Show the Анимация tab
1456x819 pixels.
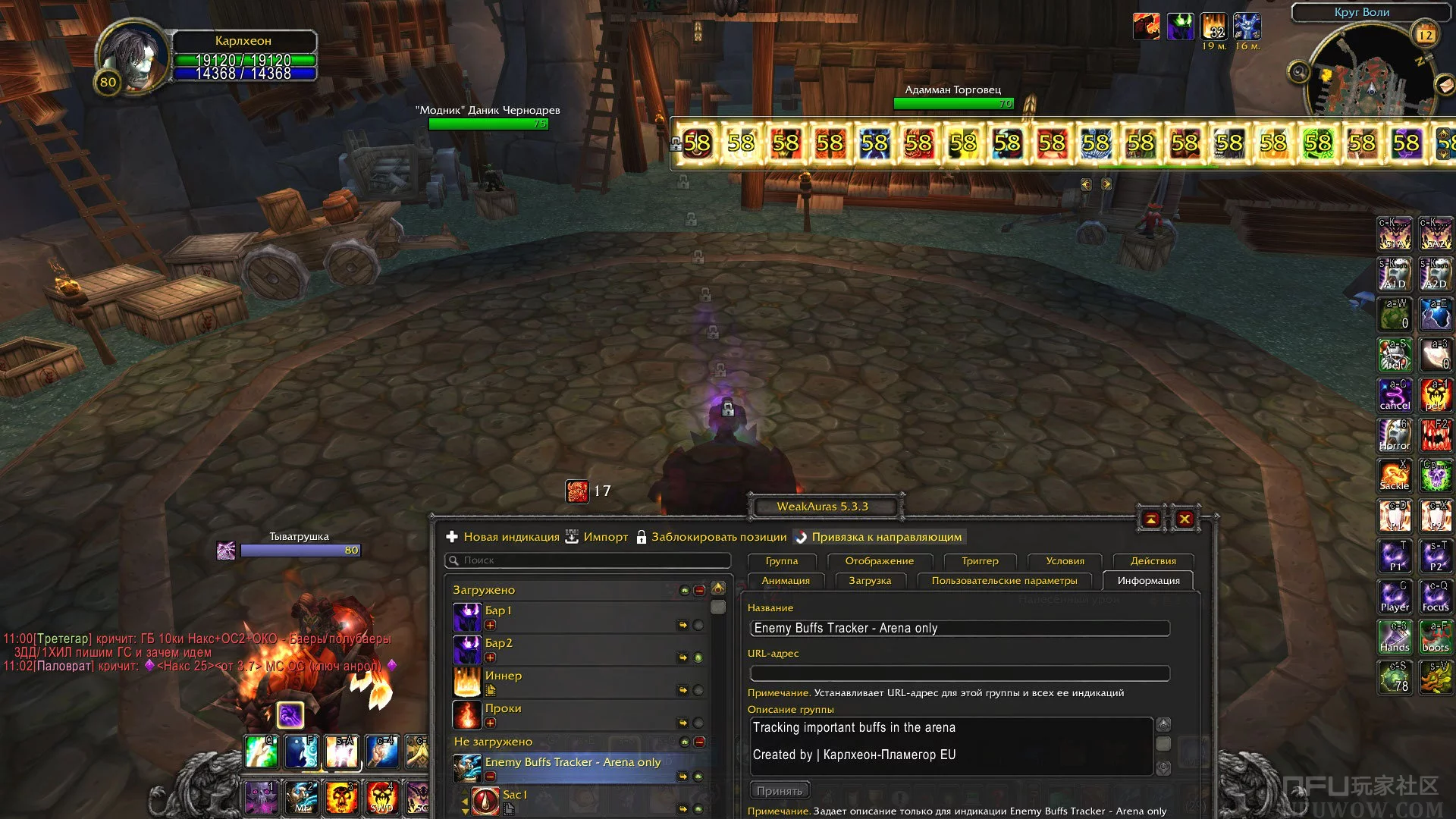click(786, 581)
